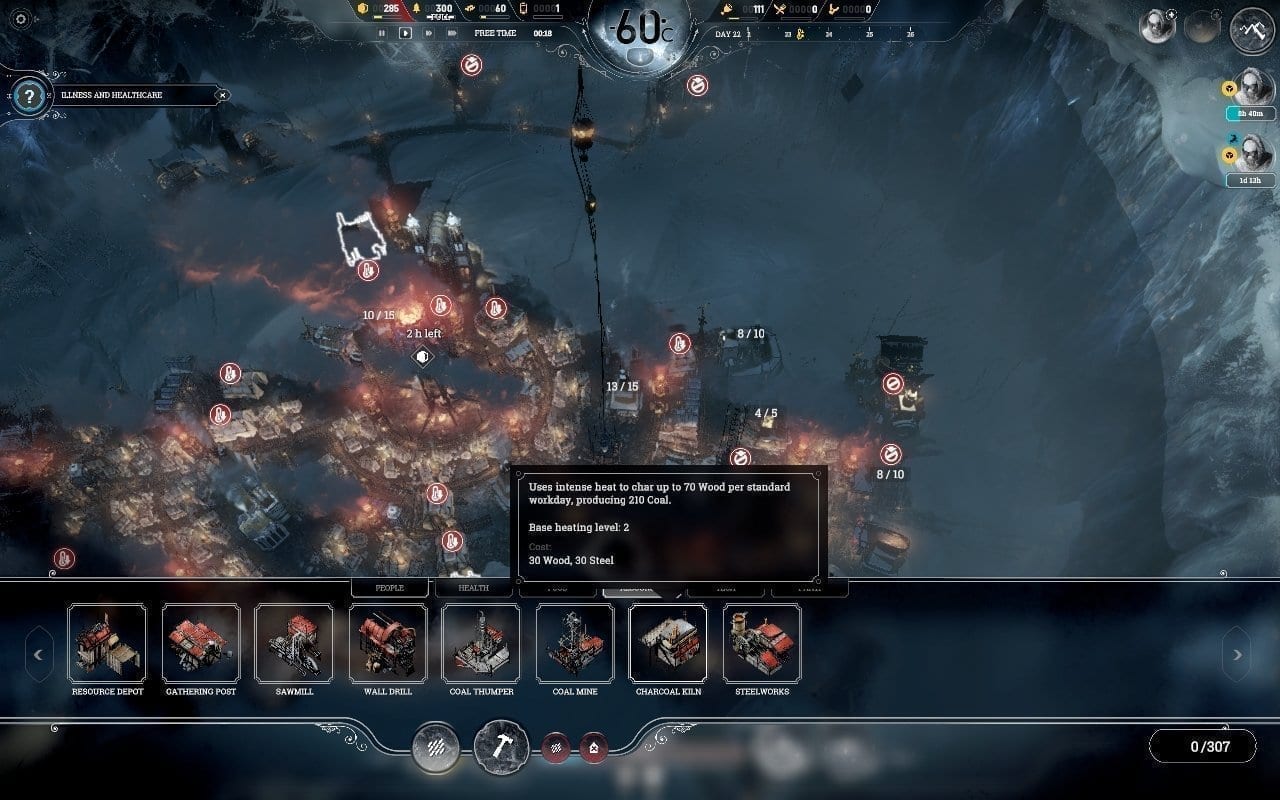The image size is (1280, 800).
Task: Select the Wall Drill building
Action: [388, 643]
